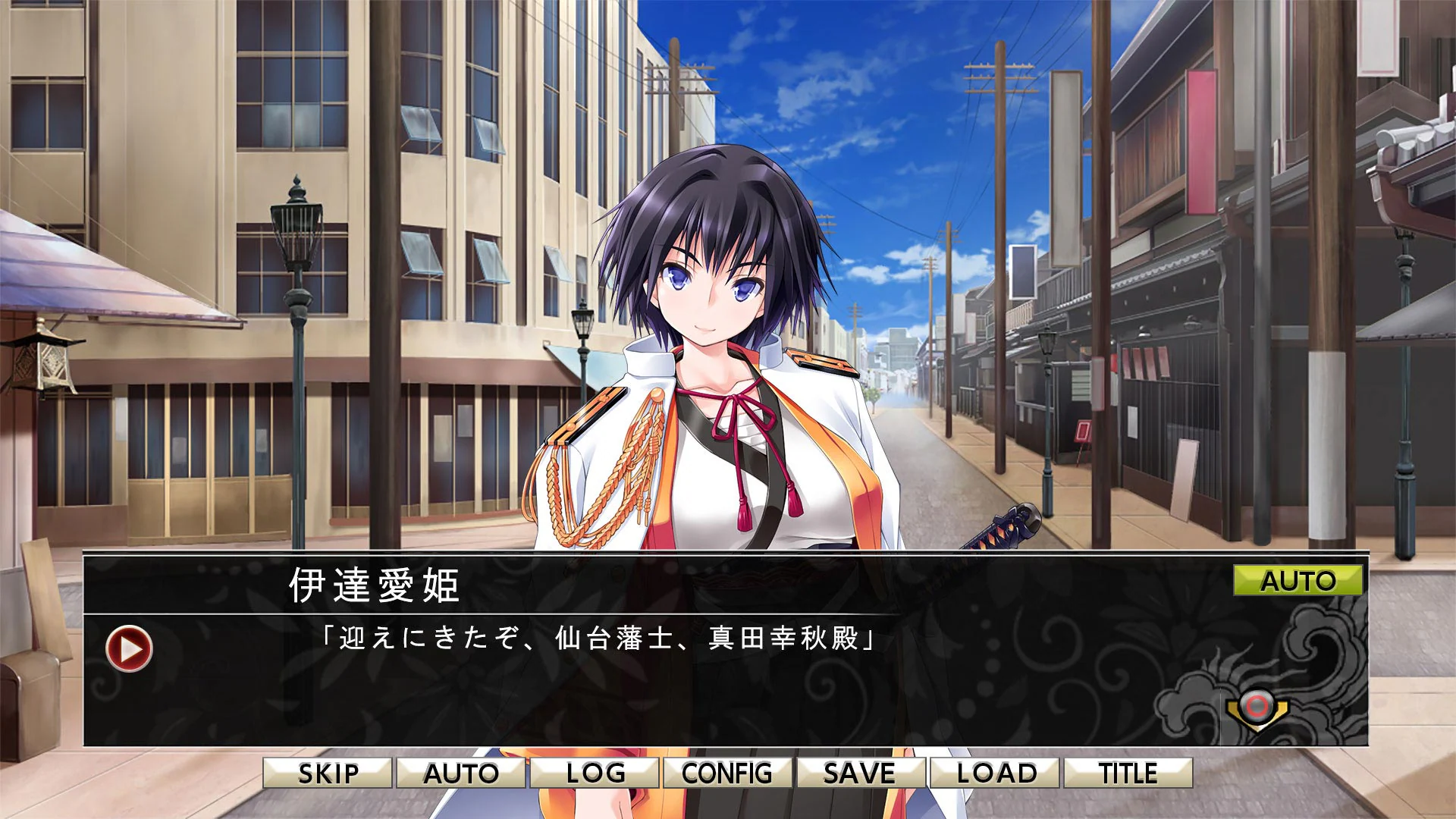Enable fast-forward with the SKIP button
The height and width of the screenshot is (819, 1456).
pos(328,773)
